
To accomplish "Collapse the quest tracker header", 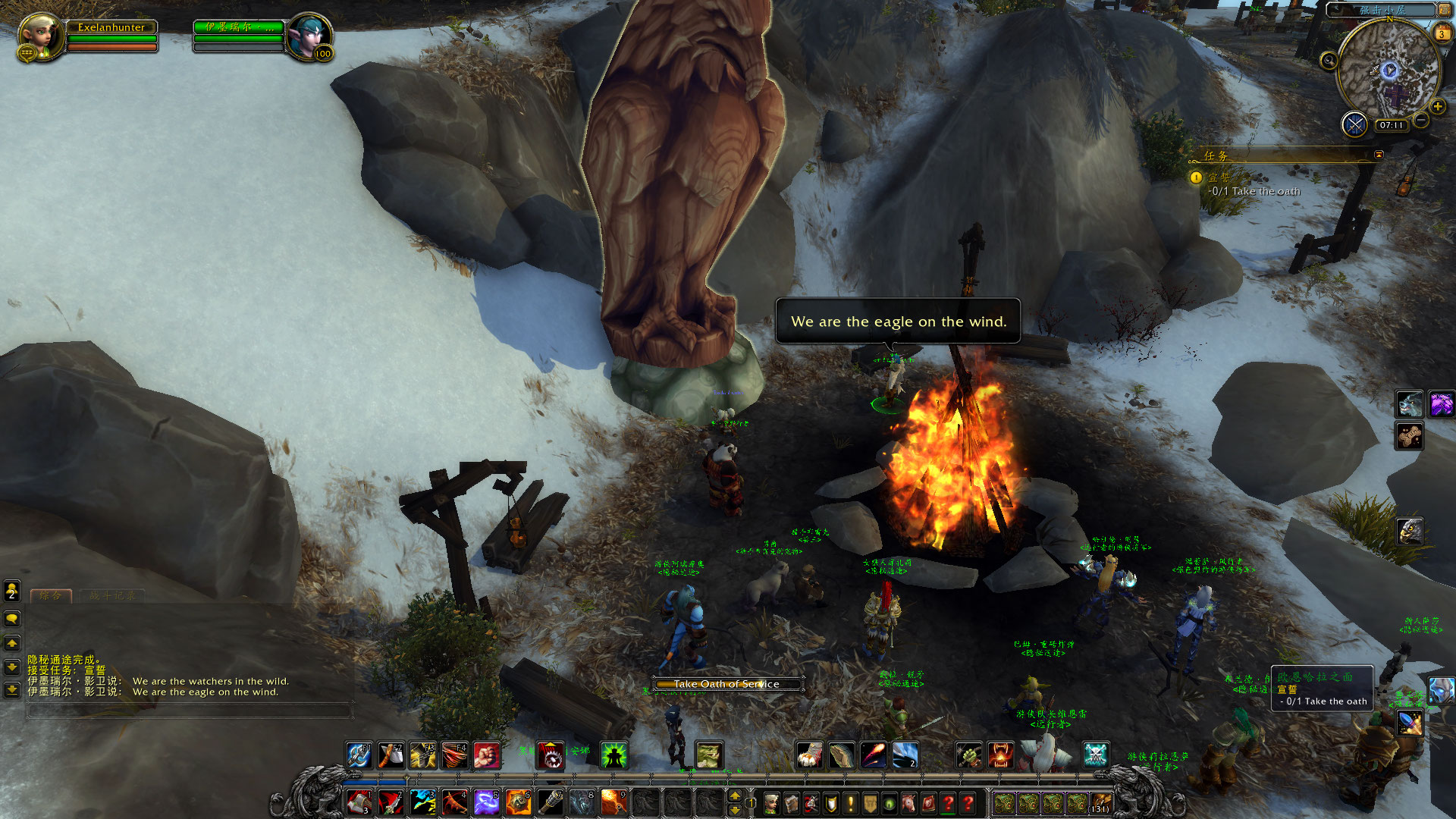I will coord(1379,155).
